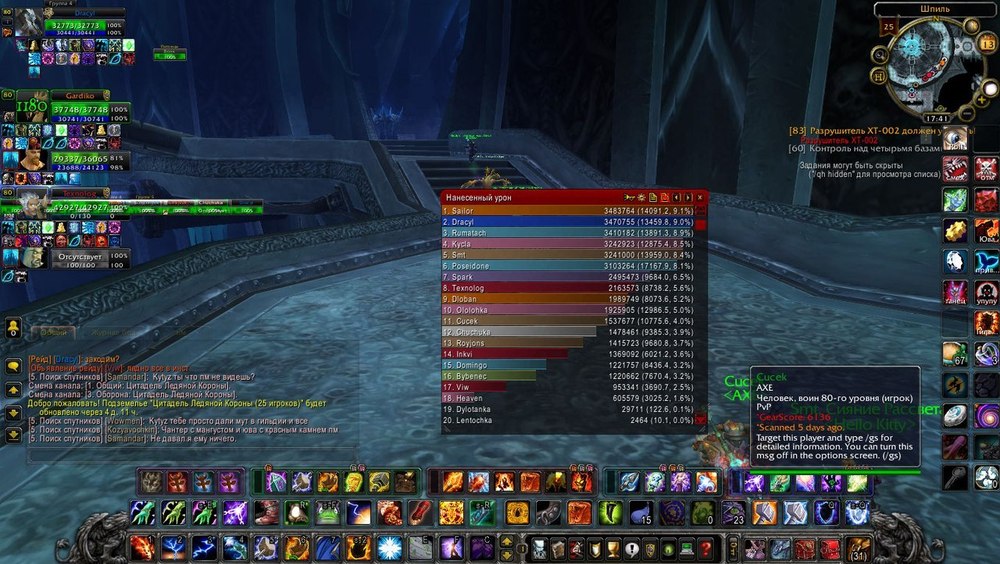This screenshot has width=1000, height=564.
Task: Open the backpack showing 31 free slots
Action: click(x=857, y=548)
